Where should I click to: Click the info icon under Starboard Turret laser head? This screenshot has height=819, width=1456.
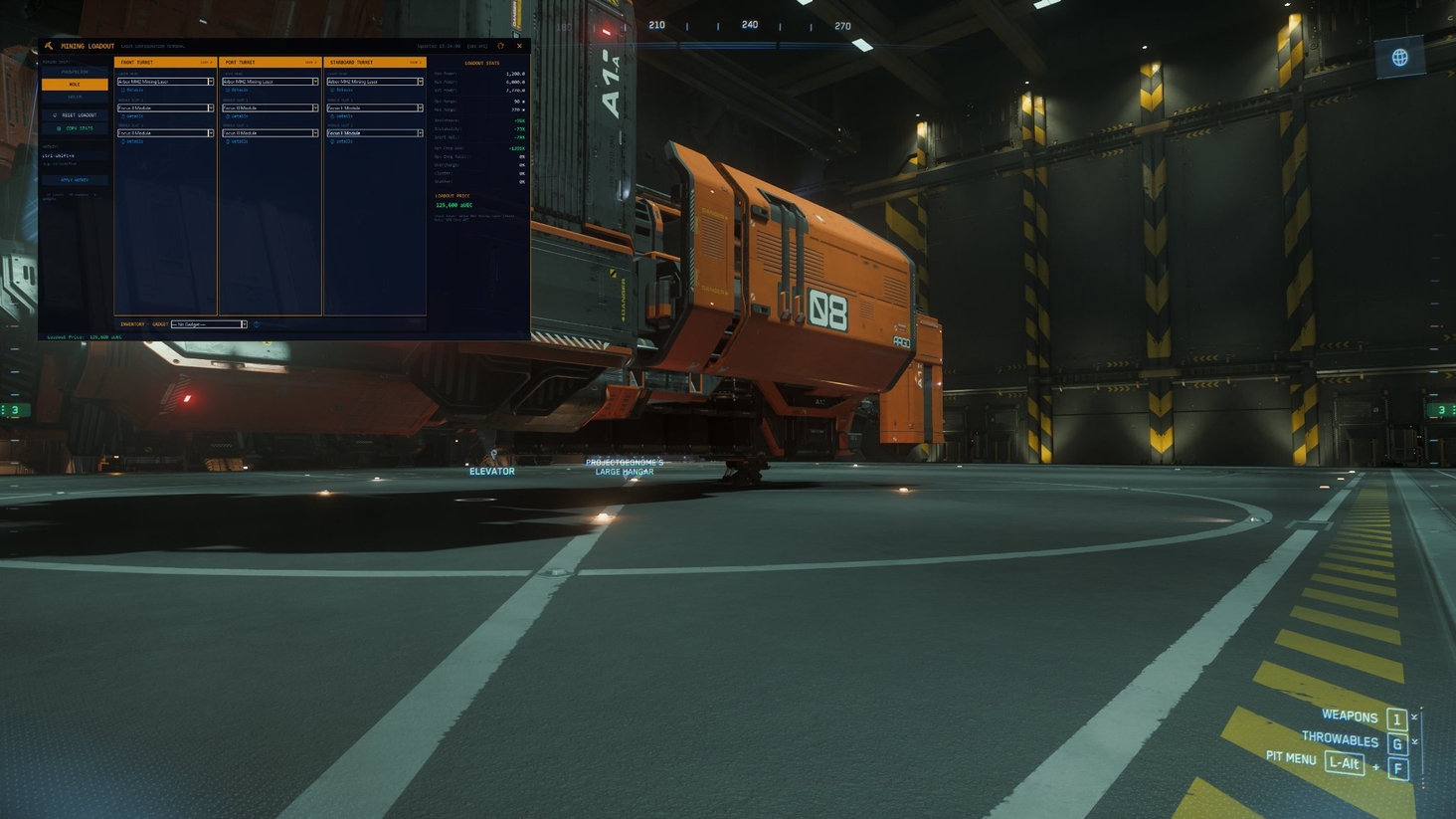click(x=332, y=90)
